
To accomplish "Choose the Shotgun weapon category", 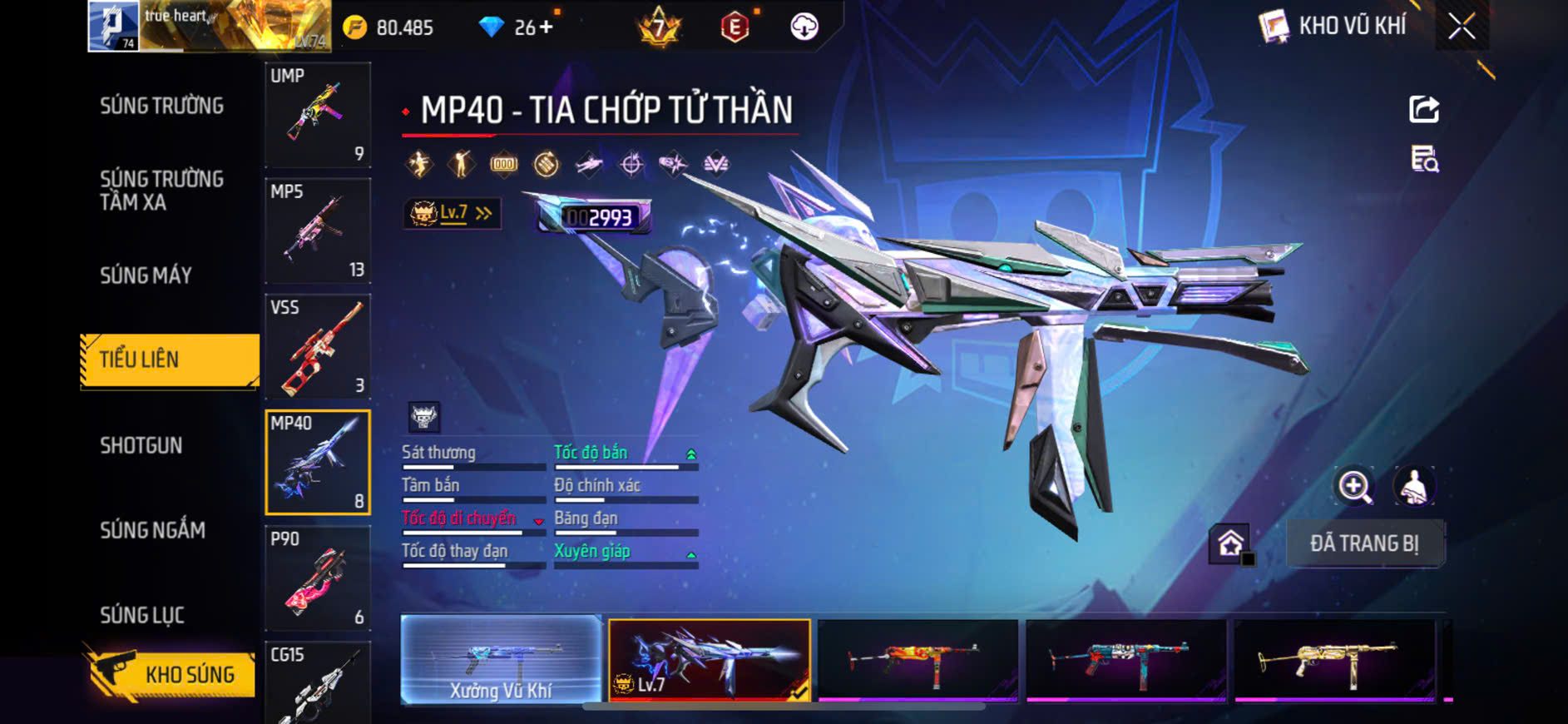I will [141, 445].
